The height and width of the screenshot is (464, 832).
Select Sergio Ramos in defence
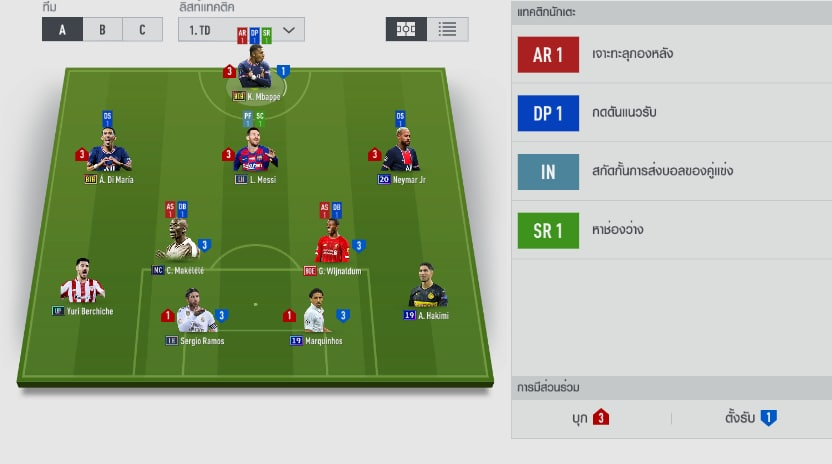click(x=194, y=314)
